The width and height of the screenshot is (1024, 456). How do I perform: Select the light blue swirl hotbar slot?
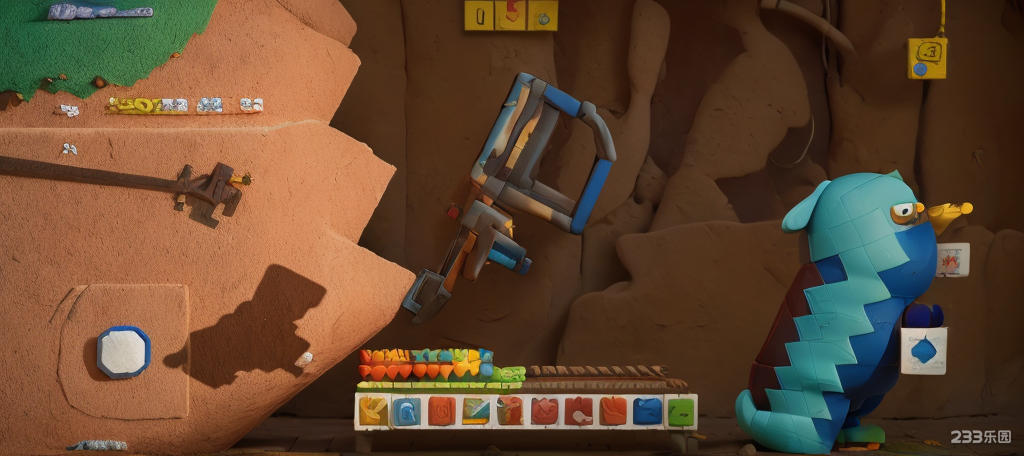tap(407, 411)
